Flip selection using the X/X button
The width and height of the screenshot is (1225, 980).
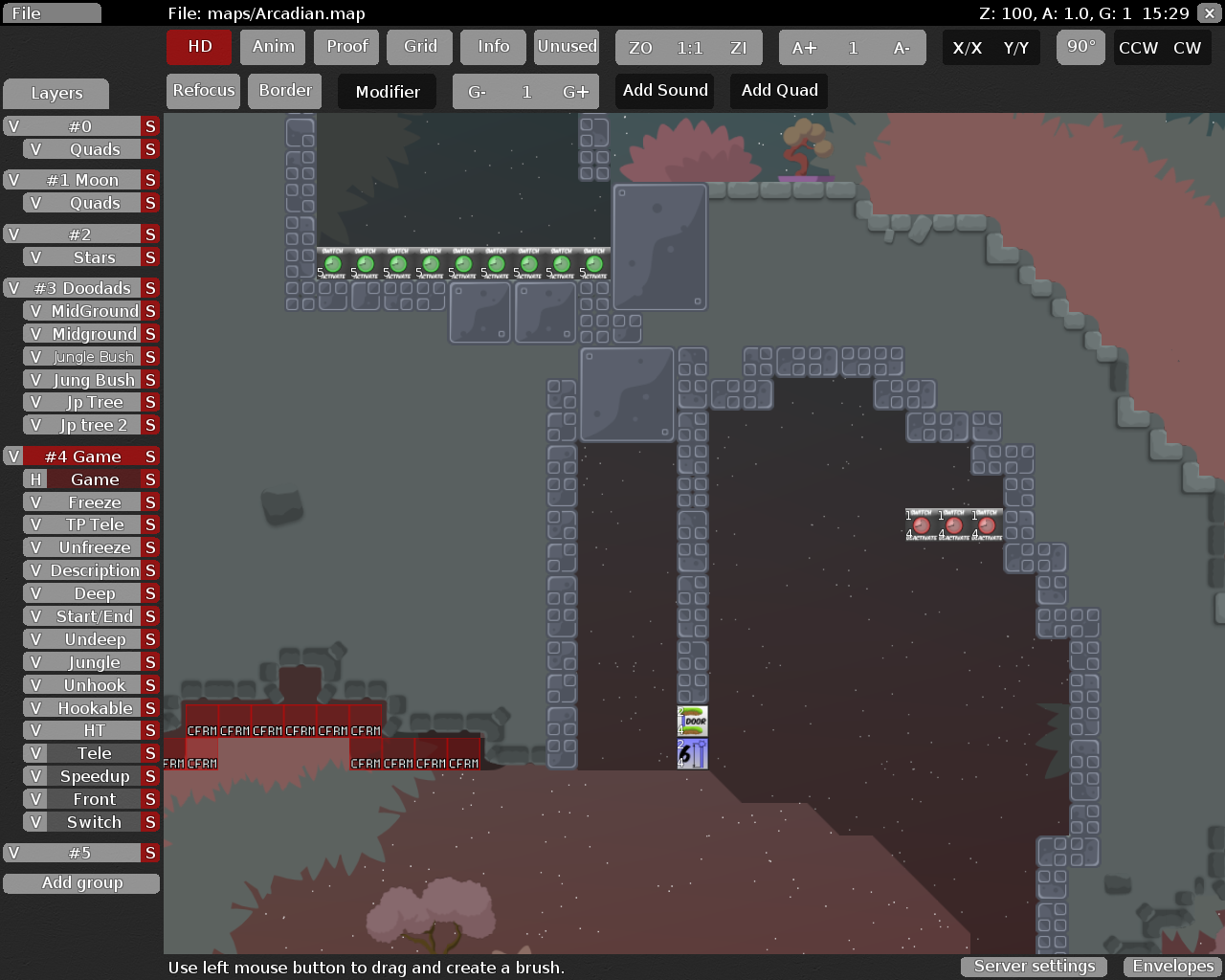coord(967,48)
